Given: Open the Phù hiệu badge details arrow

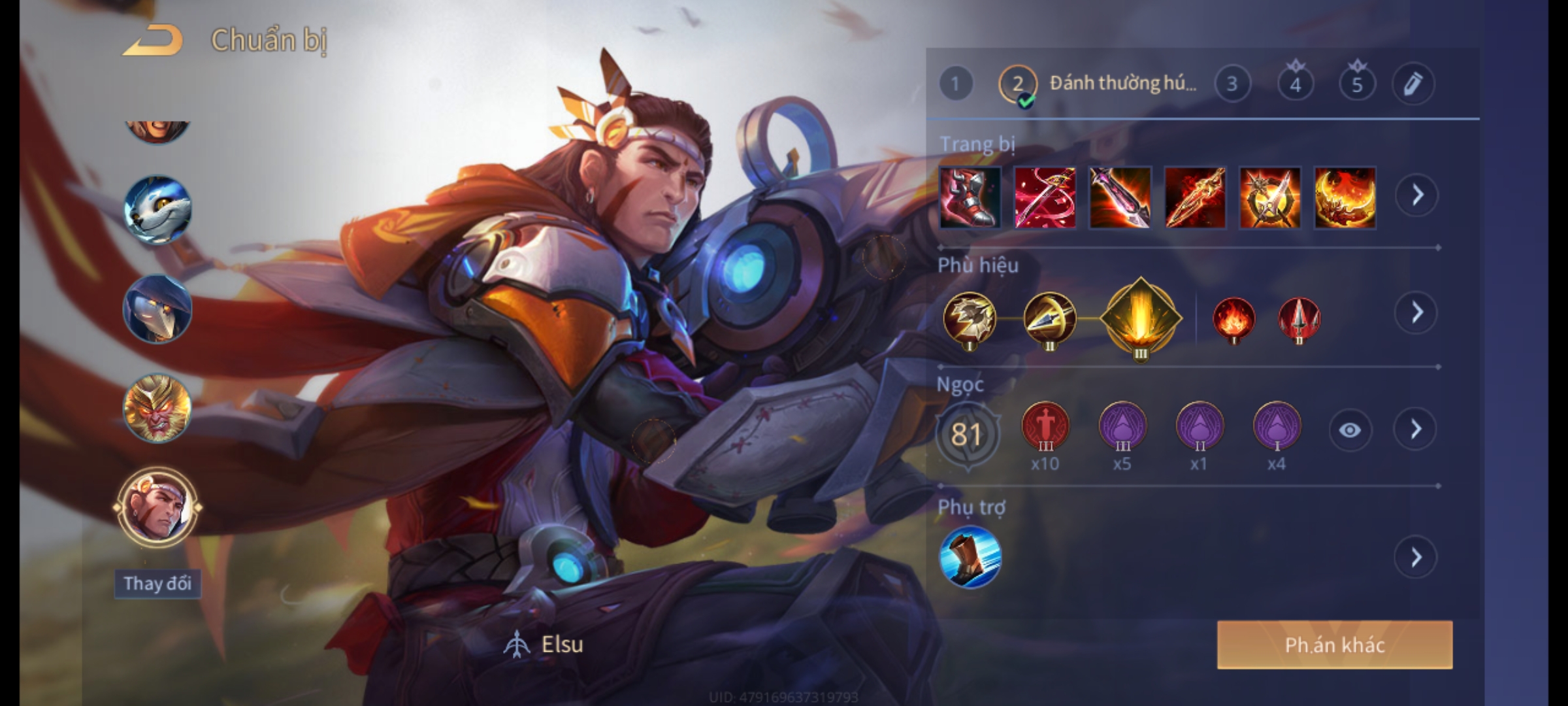Looking at the screenshot, I should pyautogui.click(x=1416, y=313).
